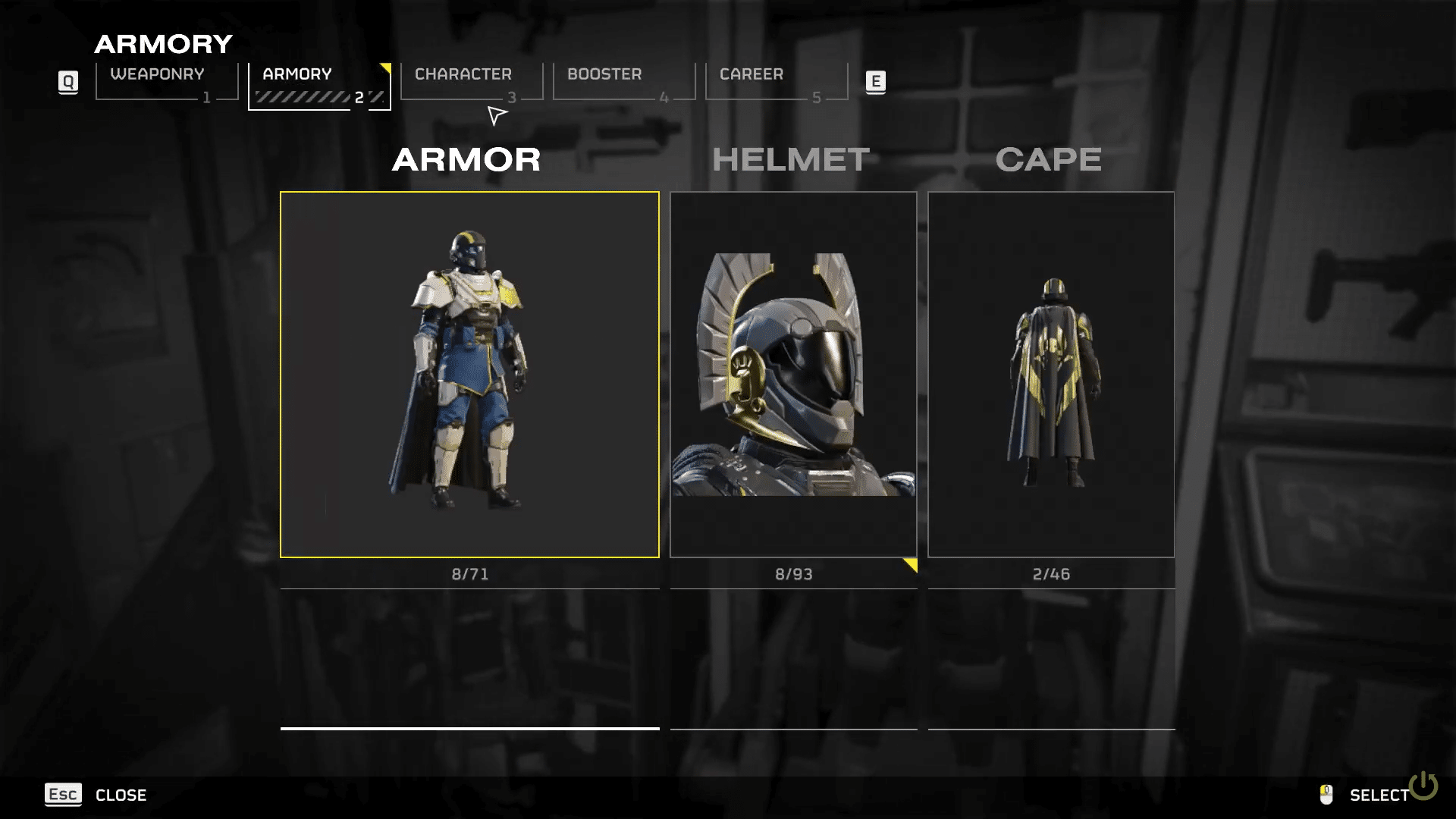Viewport: 1456px width, 819px height.
Task: Click the Esc key icon beside Close
Action: (x=64, y=795)
